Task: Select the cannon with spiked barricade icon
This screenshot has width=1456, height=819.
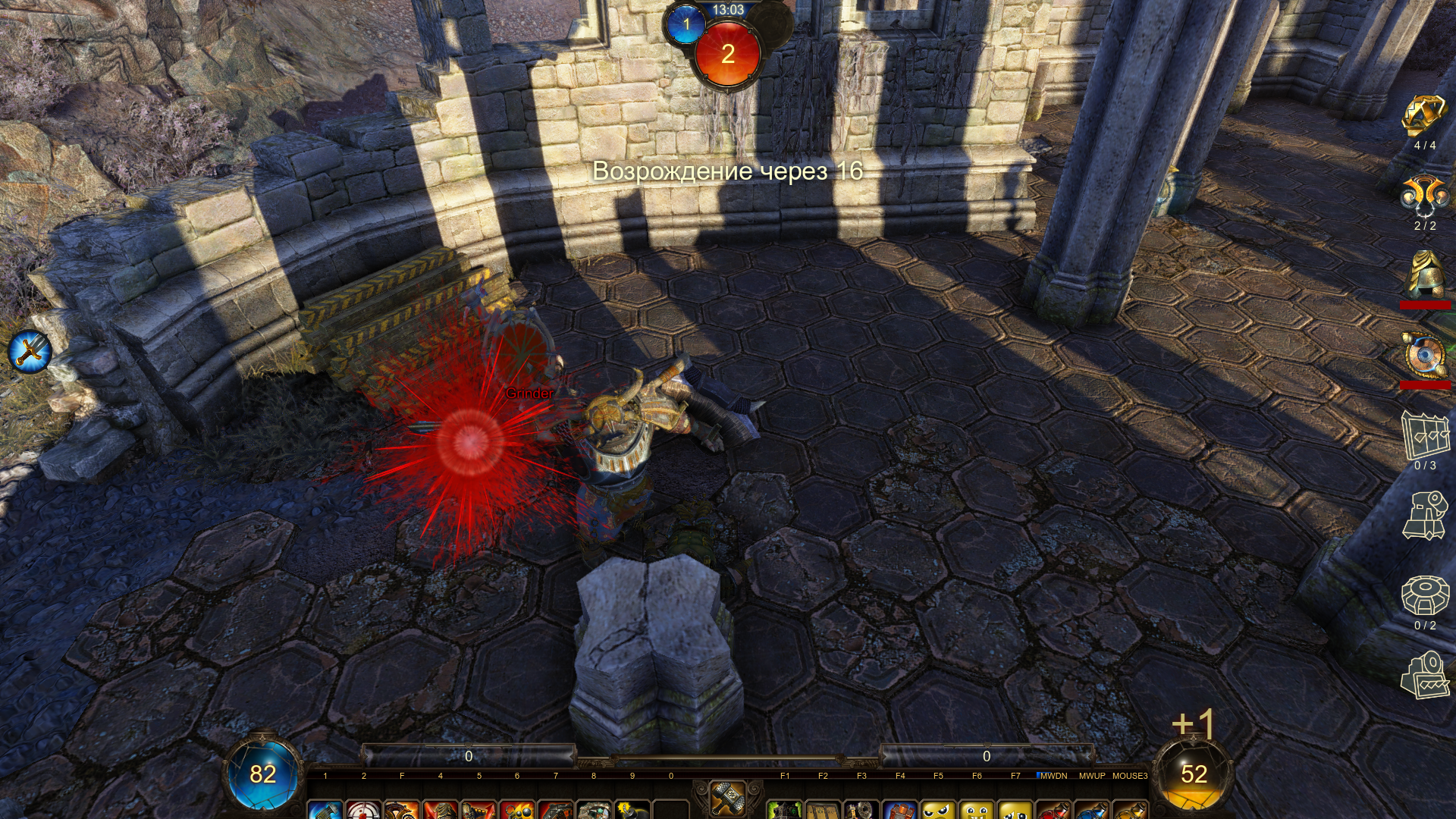Action: click(x=1425, y=675)
